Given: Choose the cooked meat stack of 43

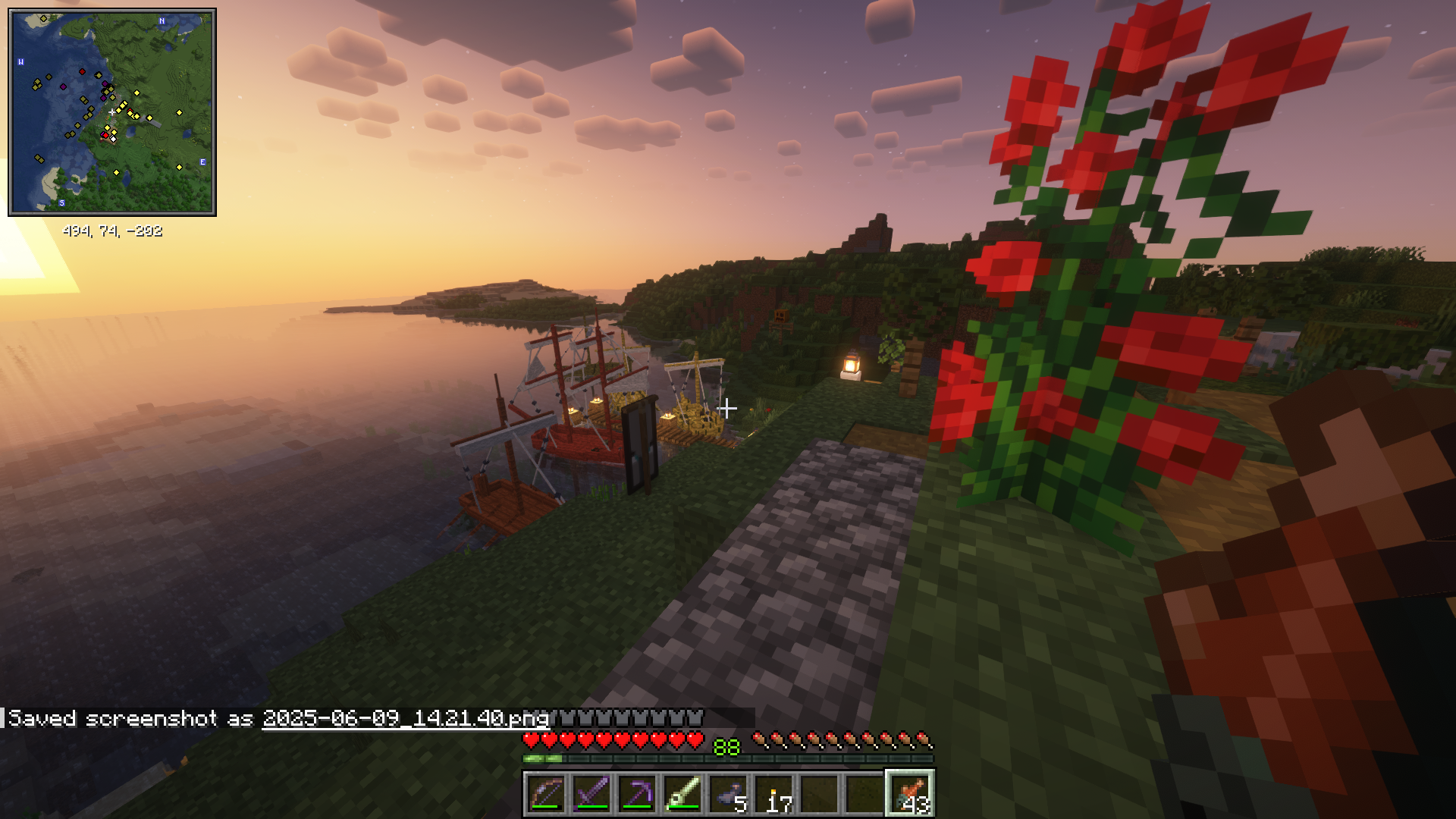Looking at the screenshot, I should tap(910, 794).
